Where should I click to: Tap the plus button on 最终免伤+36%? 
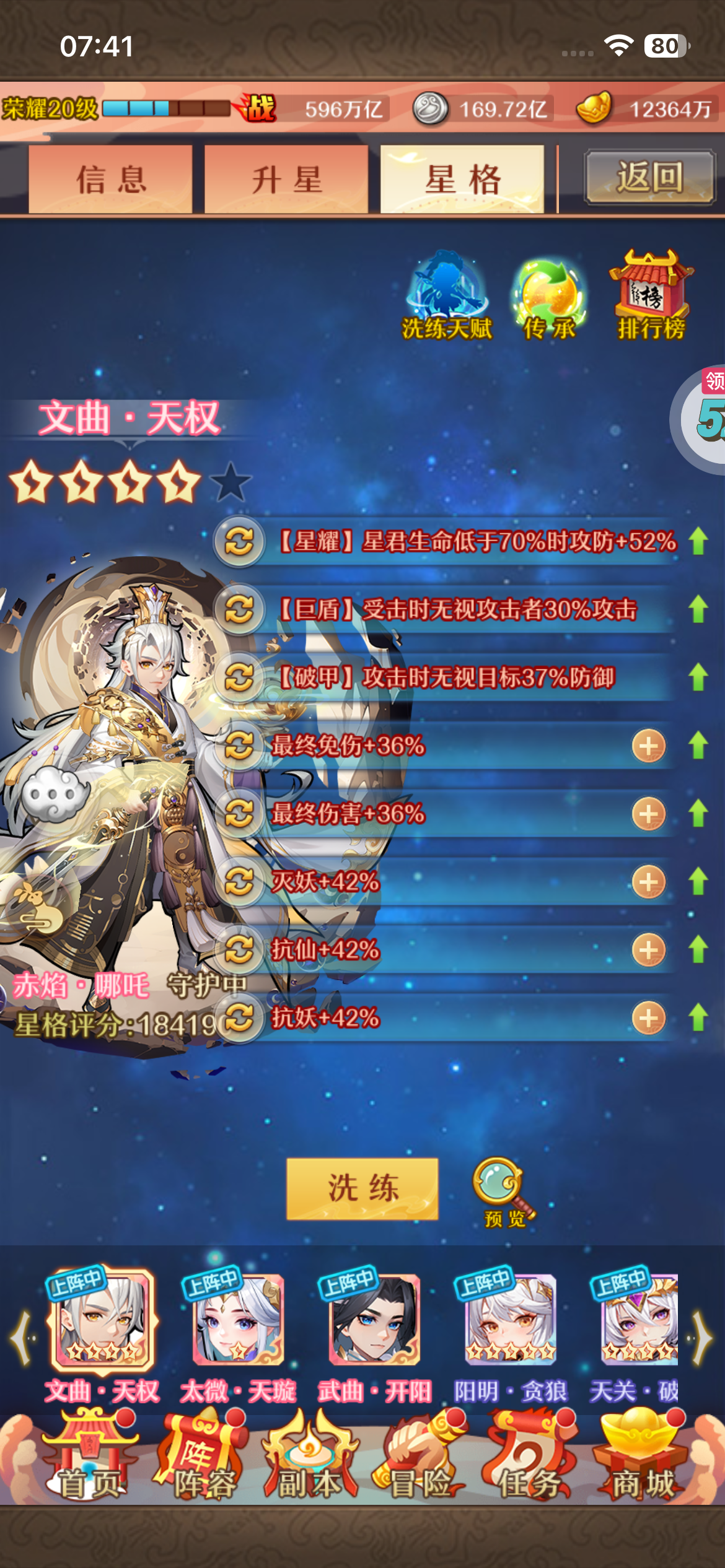pyautogui.click(x=648, y=746)
